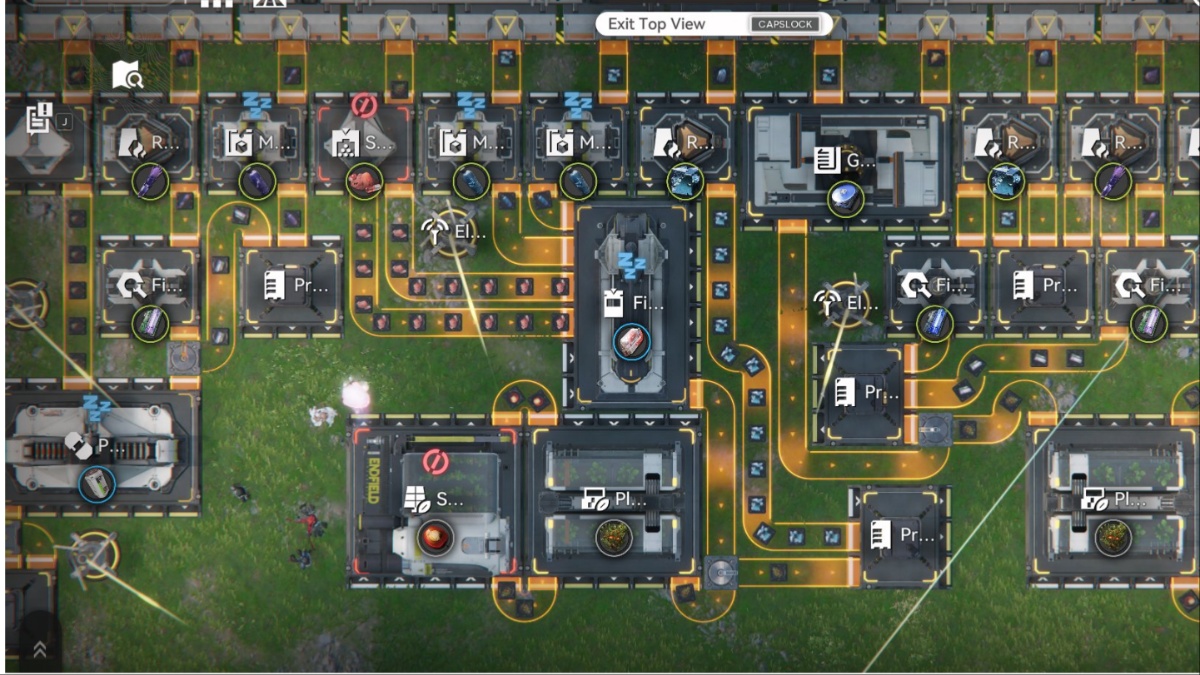
Task: Open the map search icon
Action: [128, 75]
